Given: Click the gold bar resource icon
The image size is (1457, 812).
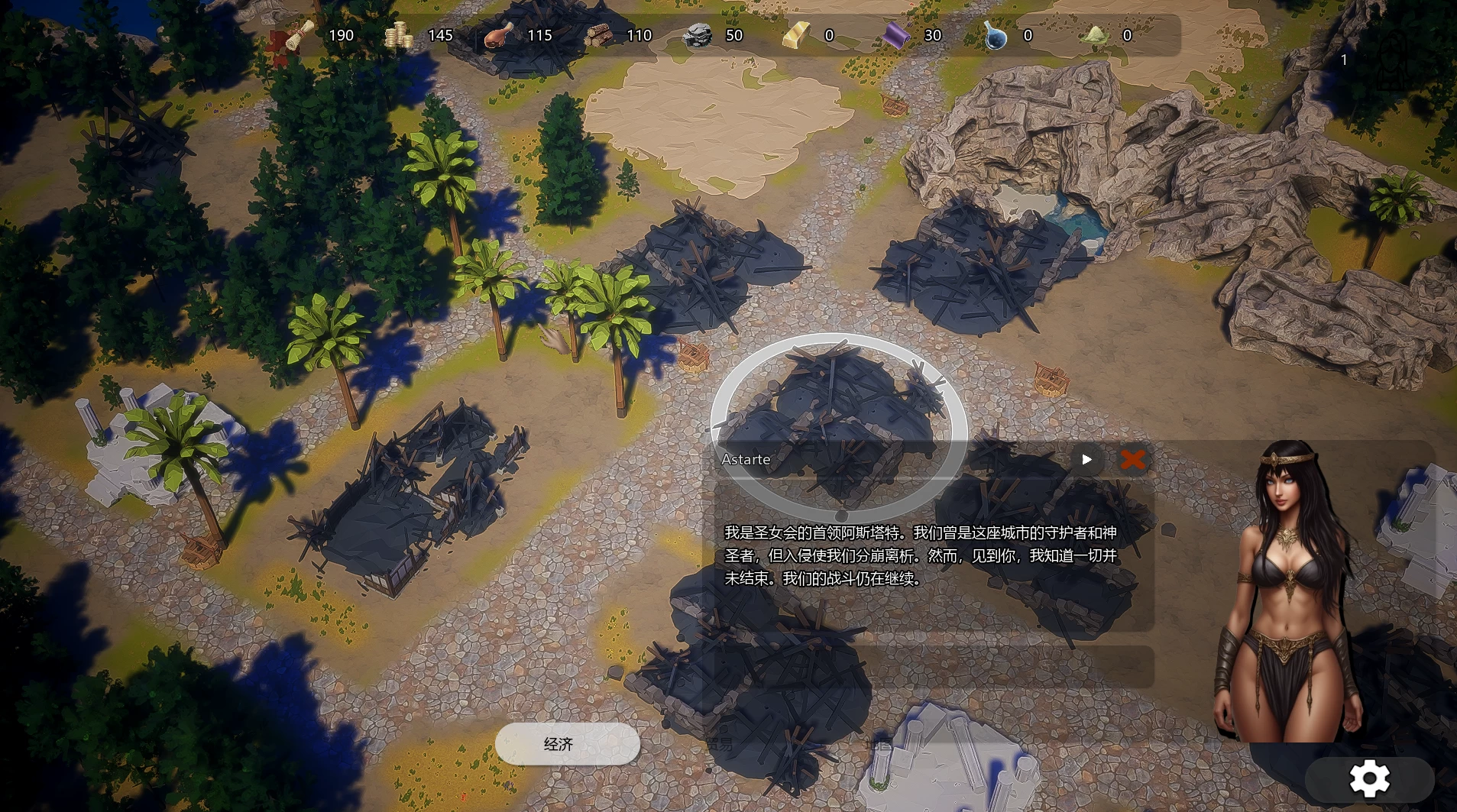Looking at the screenshot, I should pyautogui.click(x=795, y=35).
